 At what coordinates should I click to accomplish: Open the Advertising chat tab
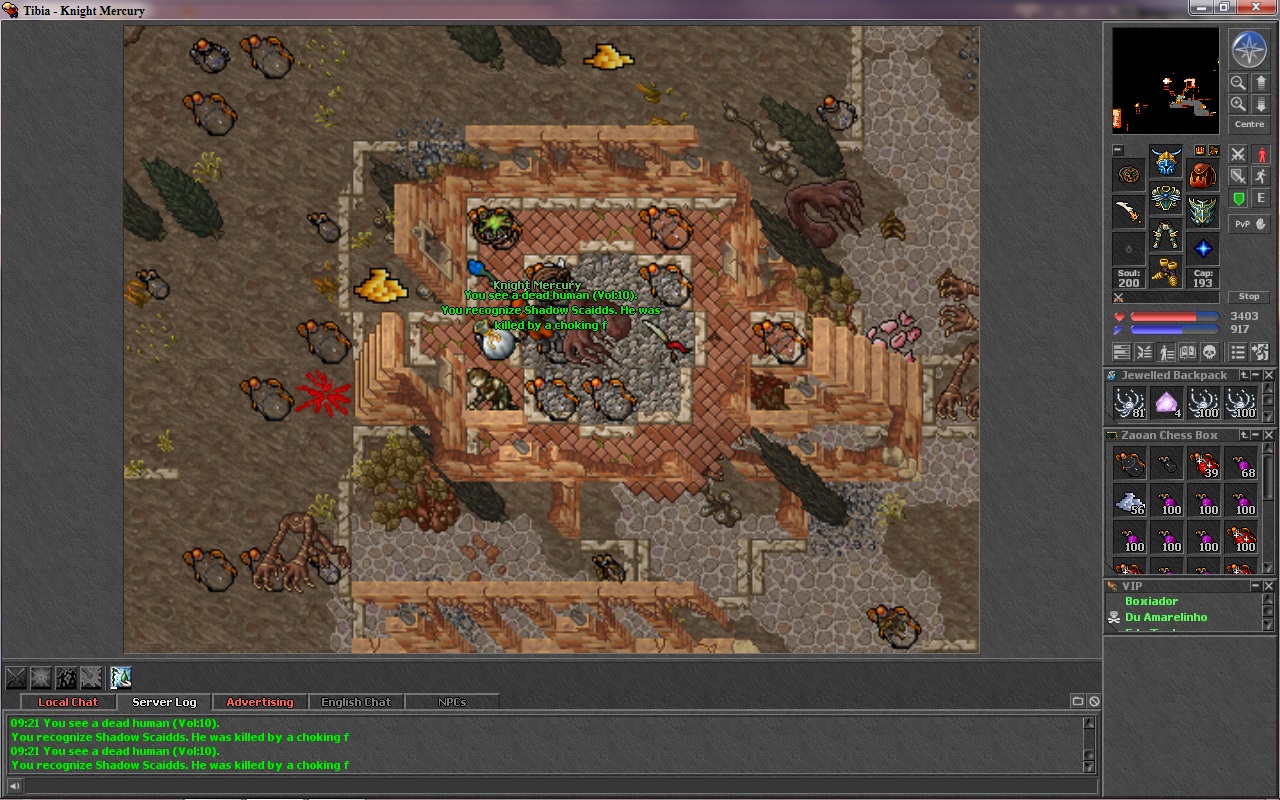point(260,702)
